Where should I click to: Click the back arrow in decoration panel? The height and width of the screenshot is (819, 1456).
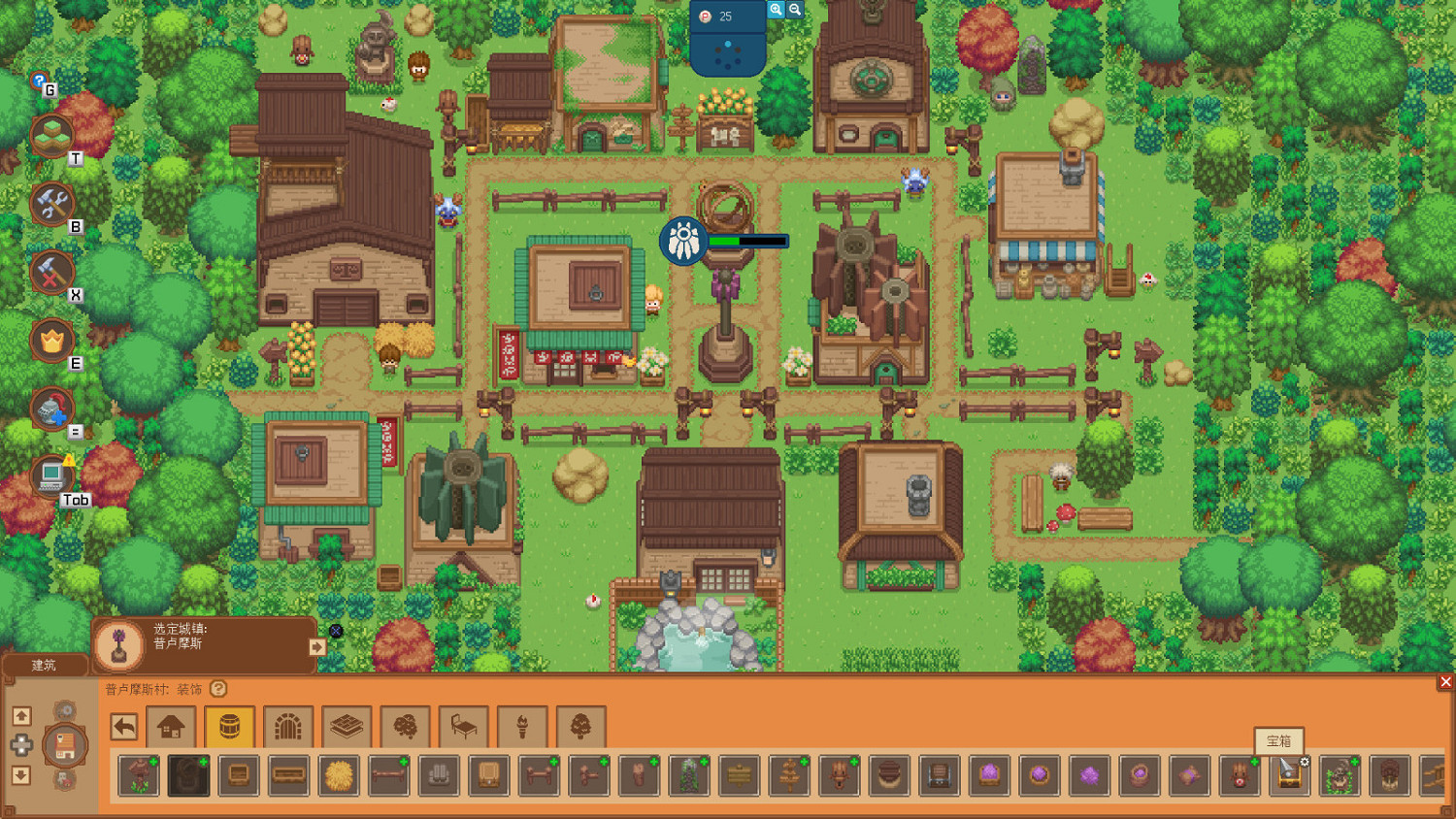point(123,725)
